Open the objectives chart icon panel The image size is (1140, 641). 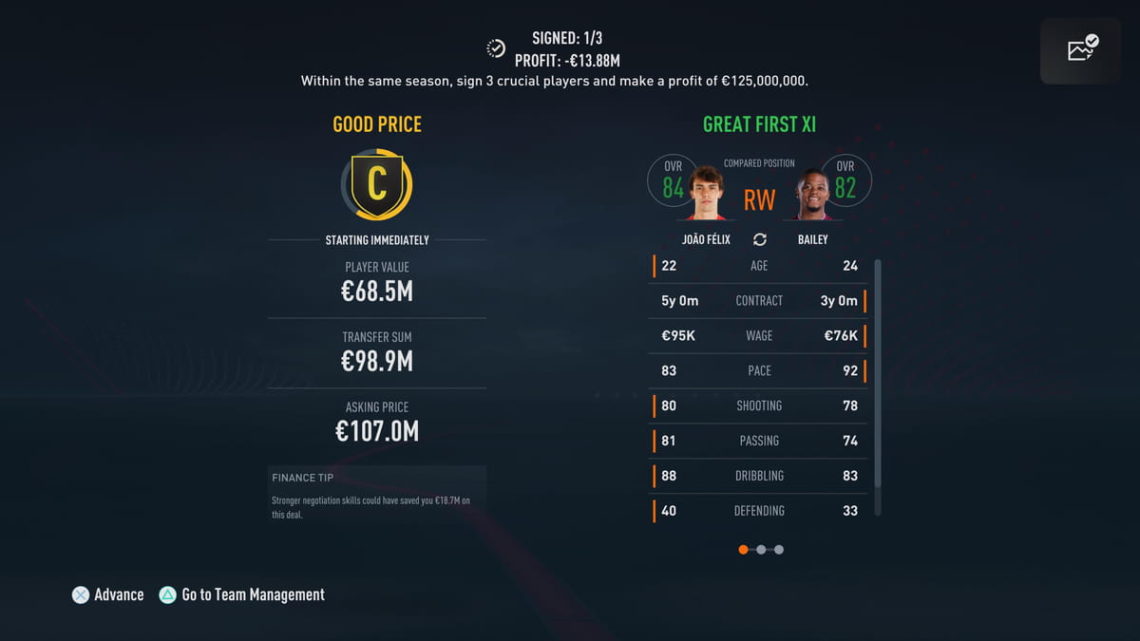click(1082, 50)
